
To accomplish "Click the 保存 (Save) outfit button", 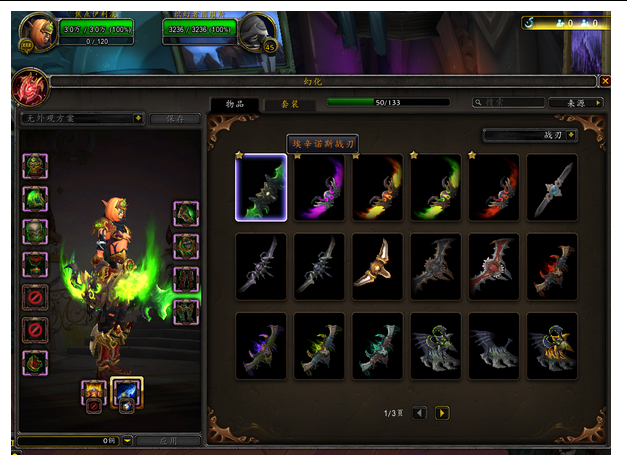I will click(x=174, y=118).
